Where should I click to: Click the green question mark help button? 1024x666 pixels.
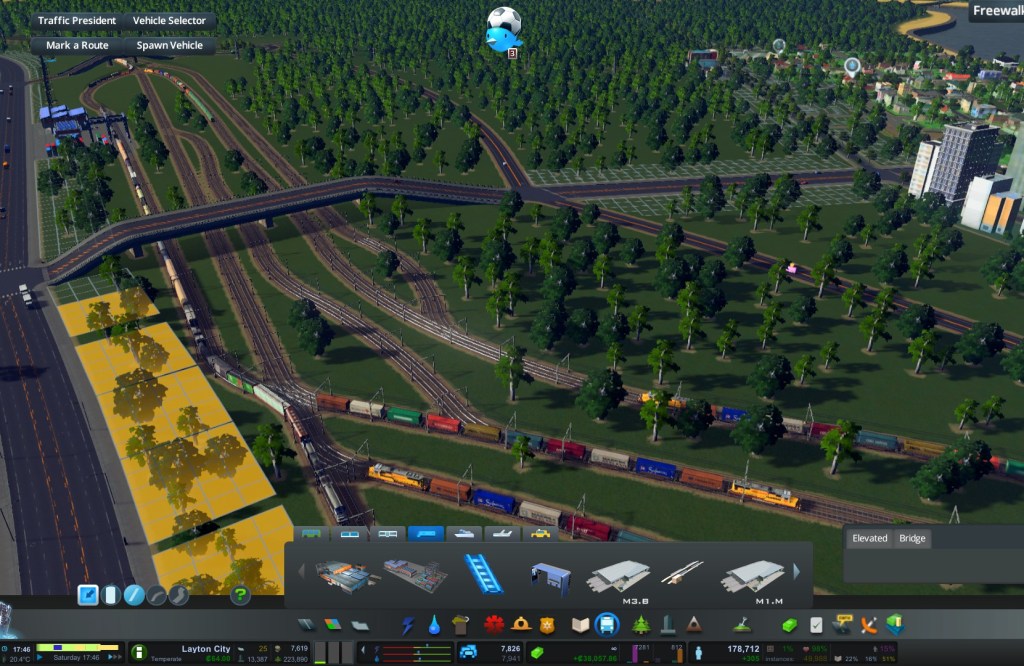240,596
